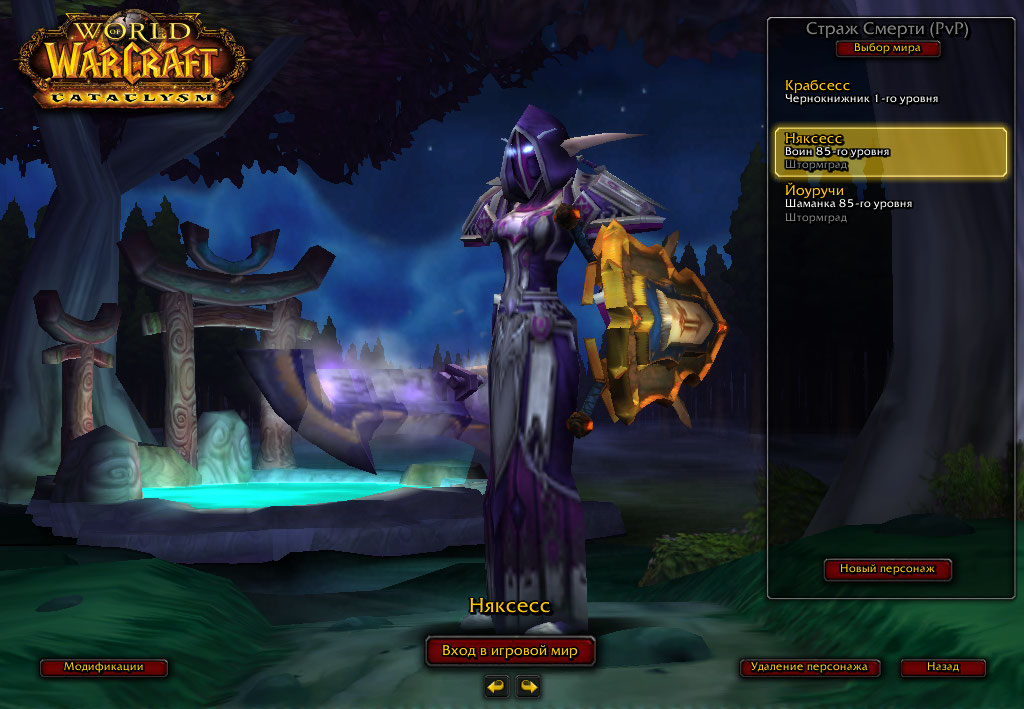Rotate the character with the left arrow

tap(495, 686)
